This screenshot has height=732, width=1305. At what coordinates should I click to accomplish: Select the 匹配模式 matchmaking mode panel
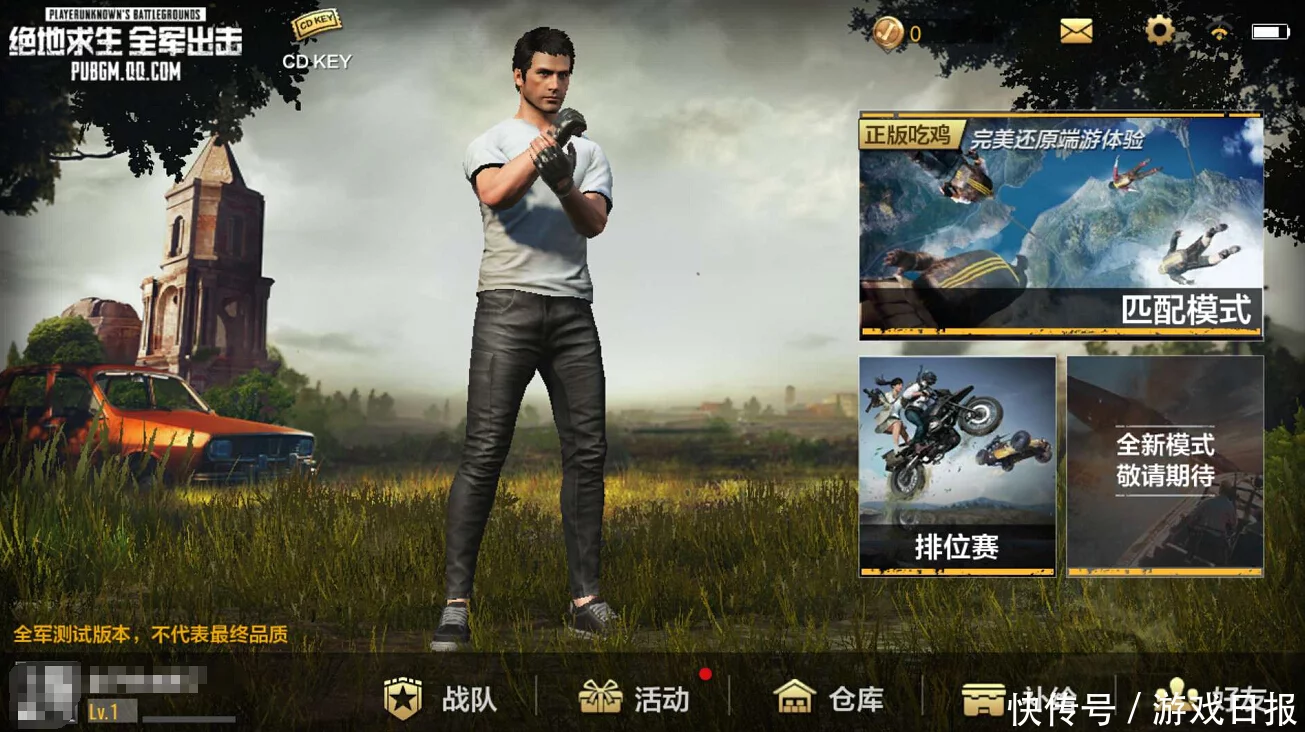1061,226
